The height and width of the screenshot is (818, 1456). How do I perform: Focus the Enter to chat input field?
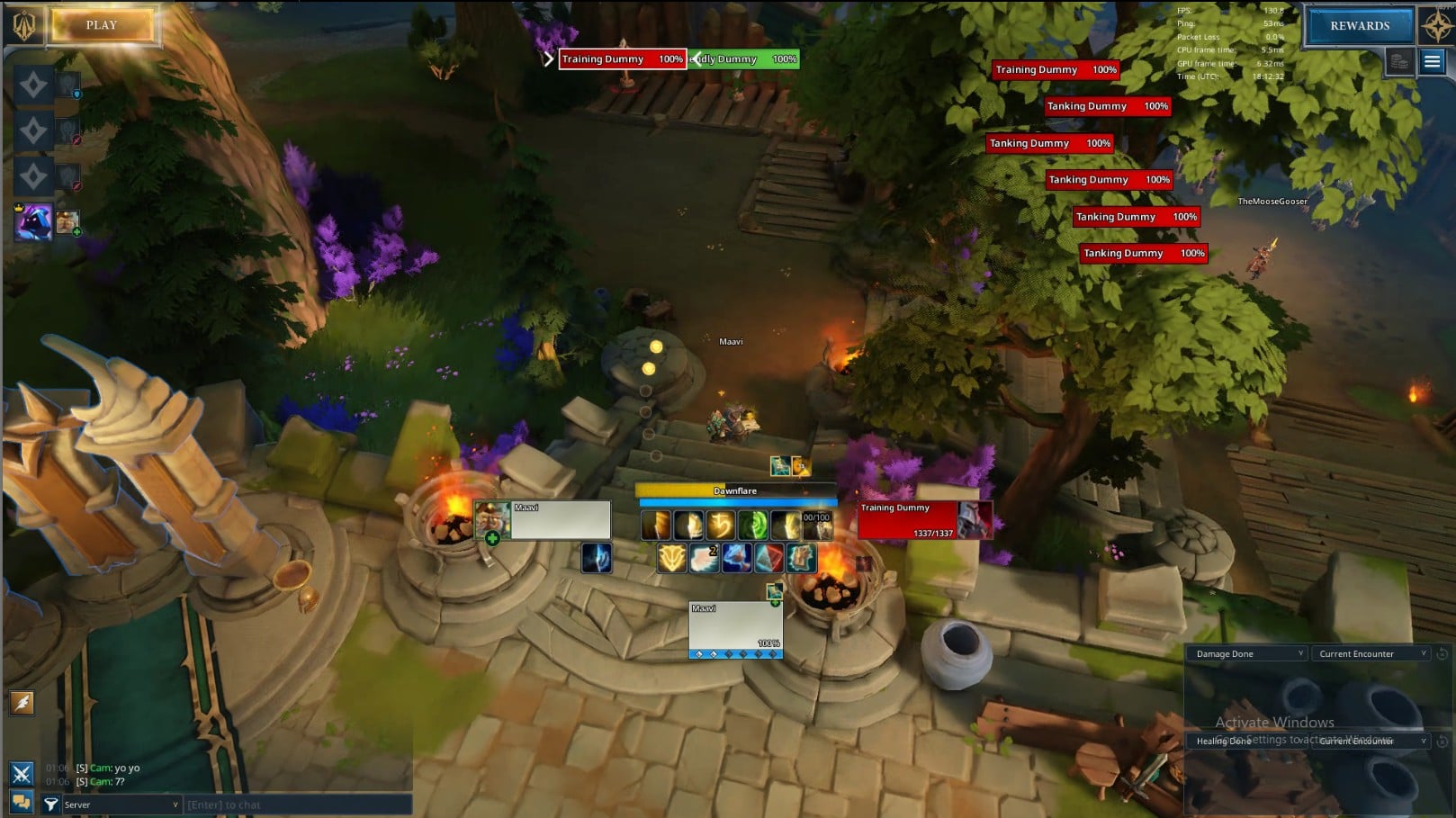pyautogui.click(x=297, y=805)
